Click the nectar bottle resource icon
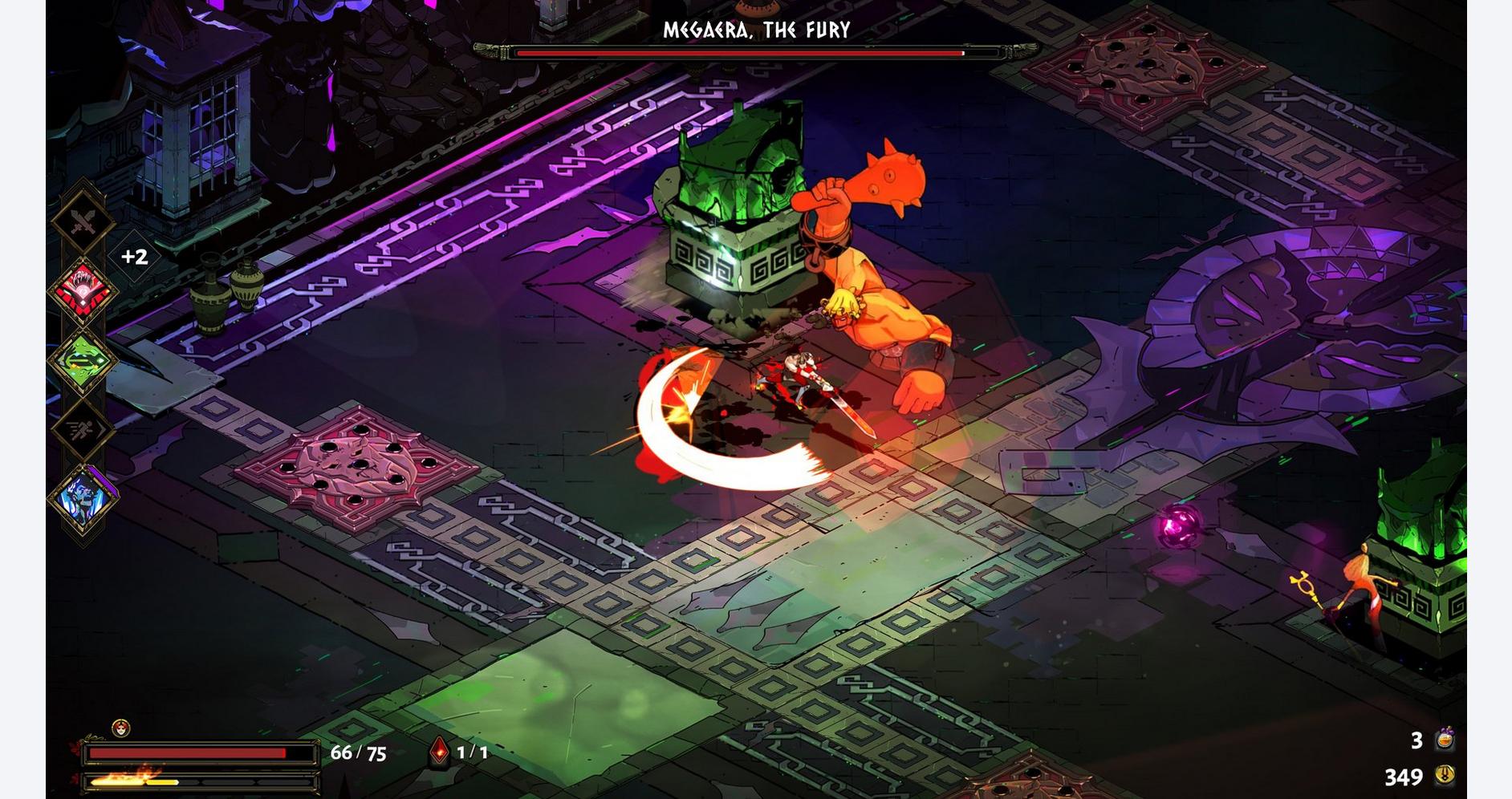1512x799 pixels. pos(1445,739)
